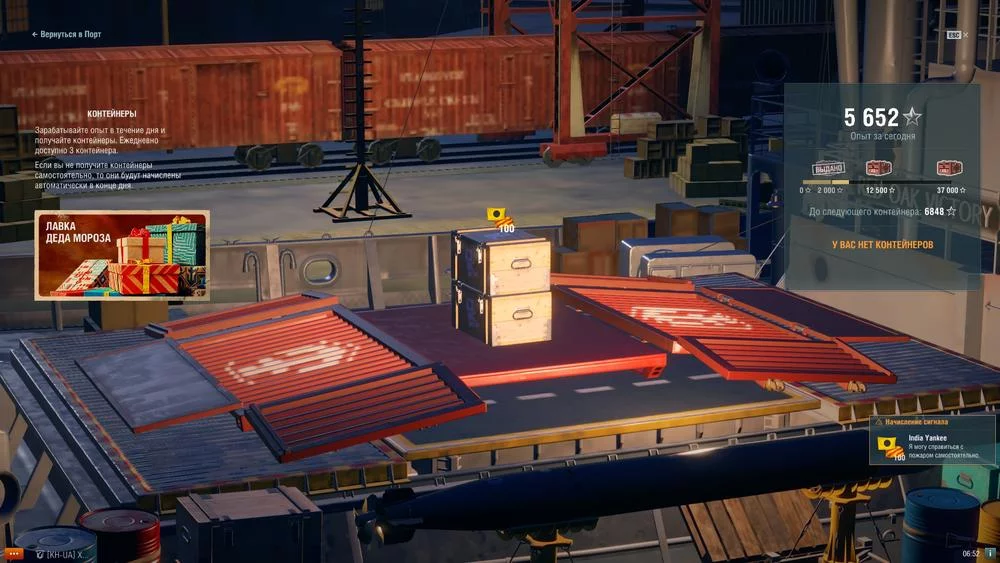Return to Port via the back link

coord(66,34)
